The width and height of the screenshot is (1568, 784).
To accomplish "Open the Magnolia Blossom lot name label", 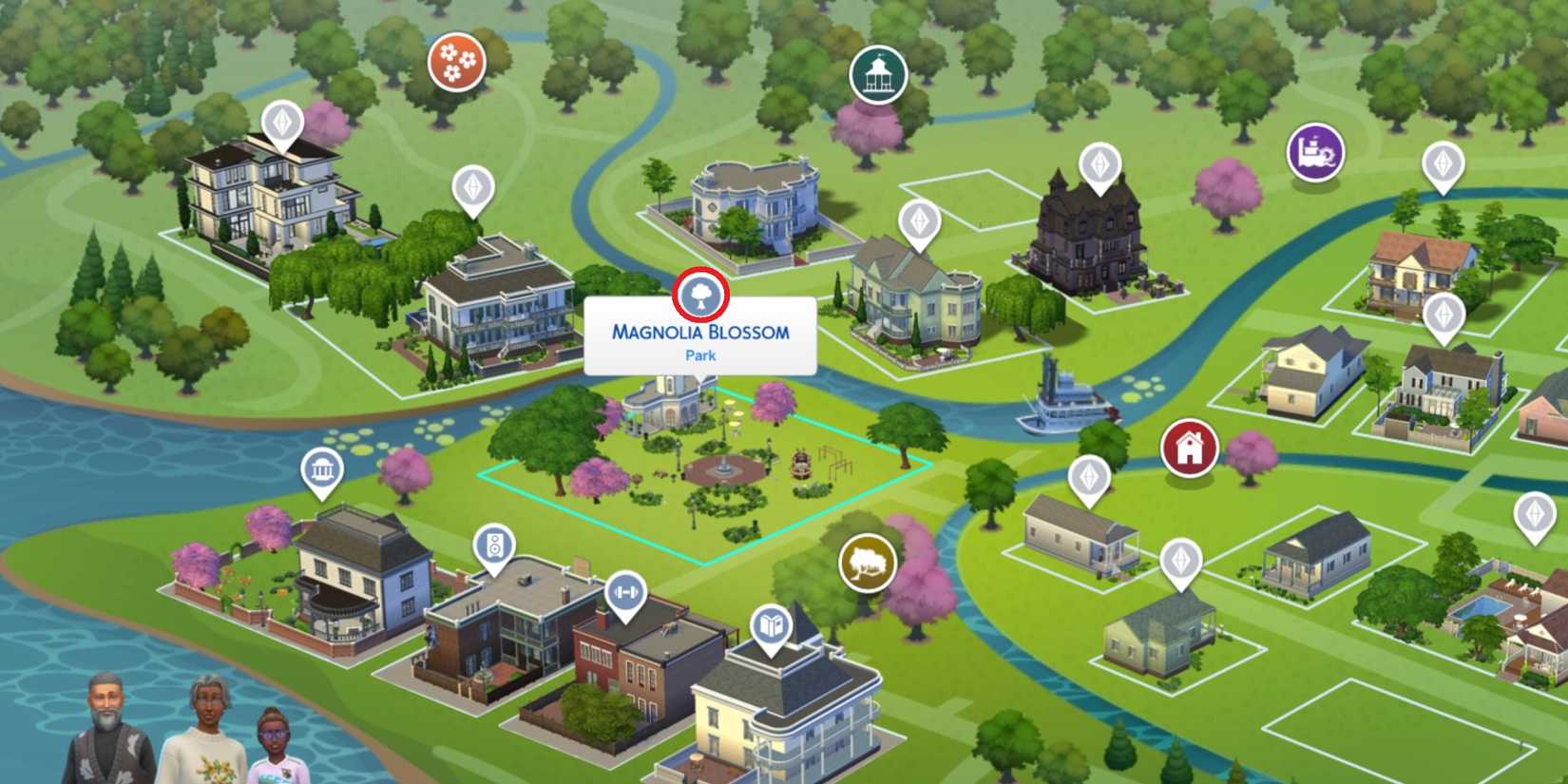I will tap(700, 334).
